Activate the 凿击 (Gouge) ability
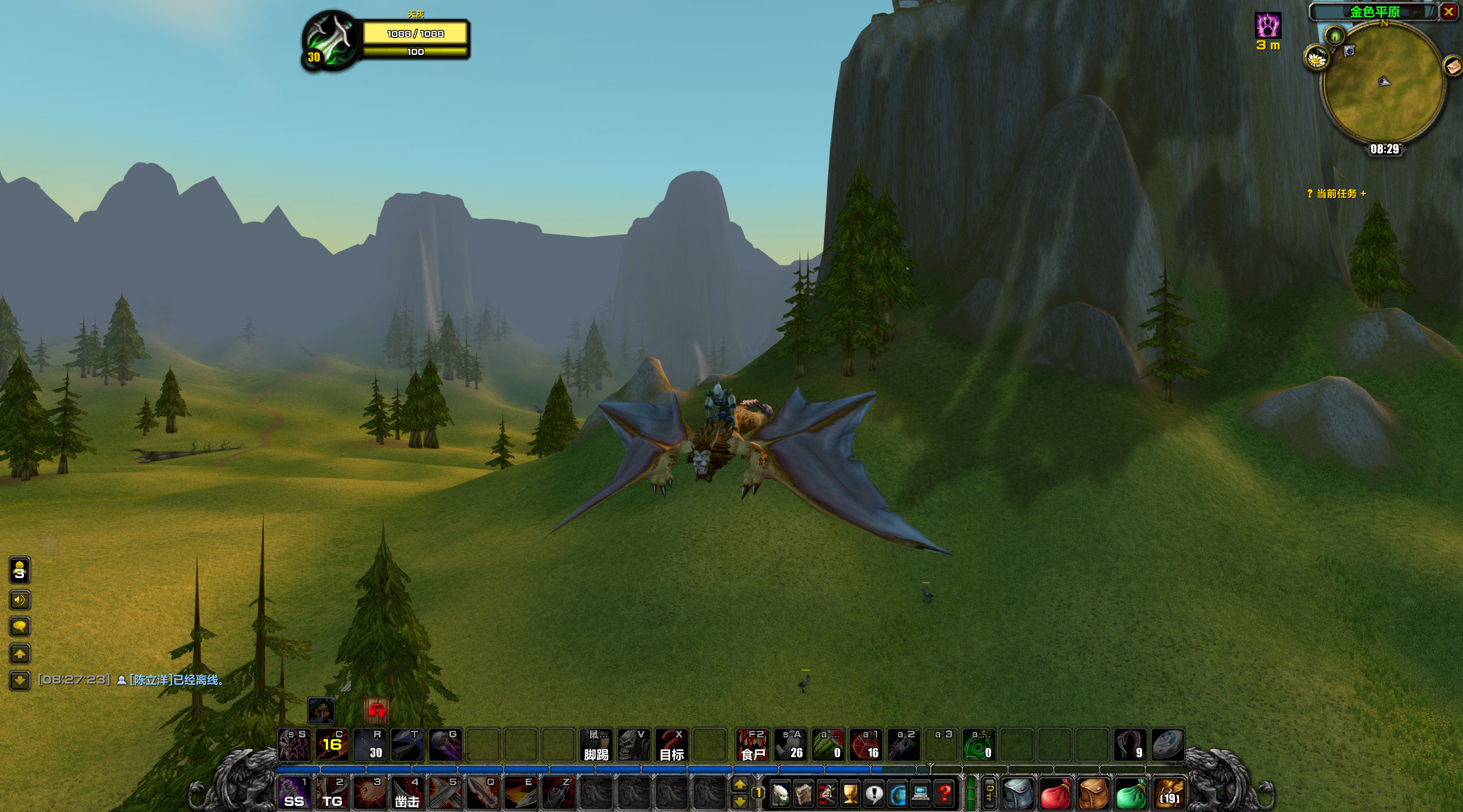Image resolution: width=1463 pixels, height=812 pixels. 408,794
